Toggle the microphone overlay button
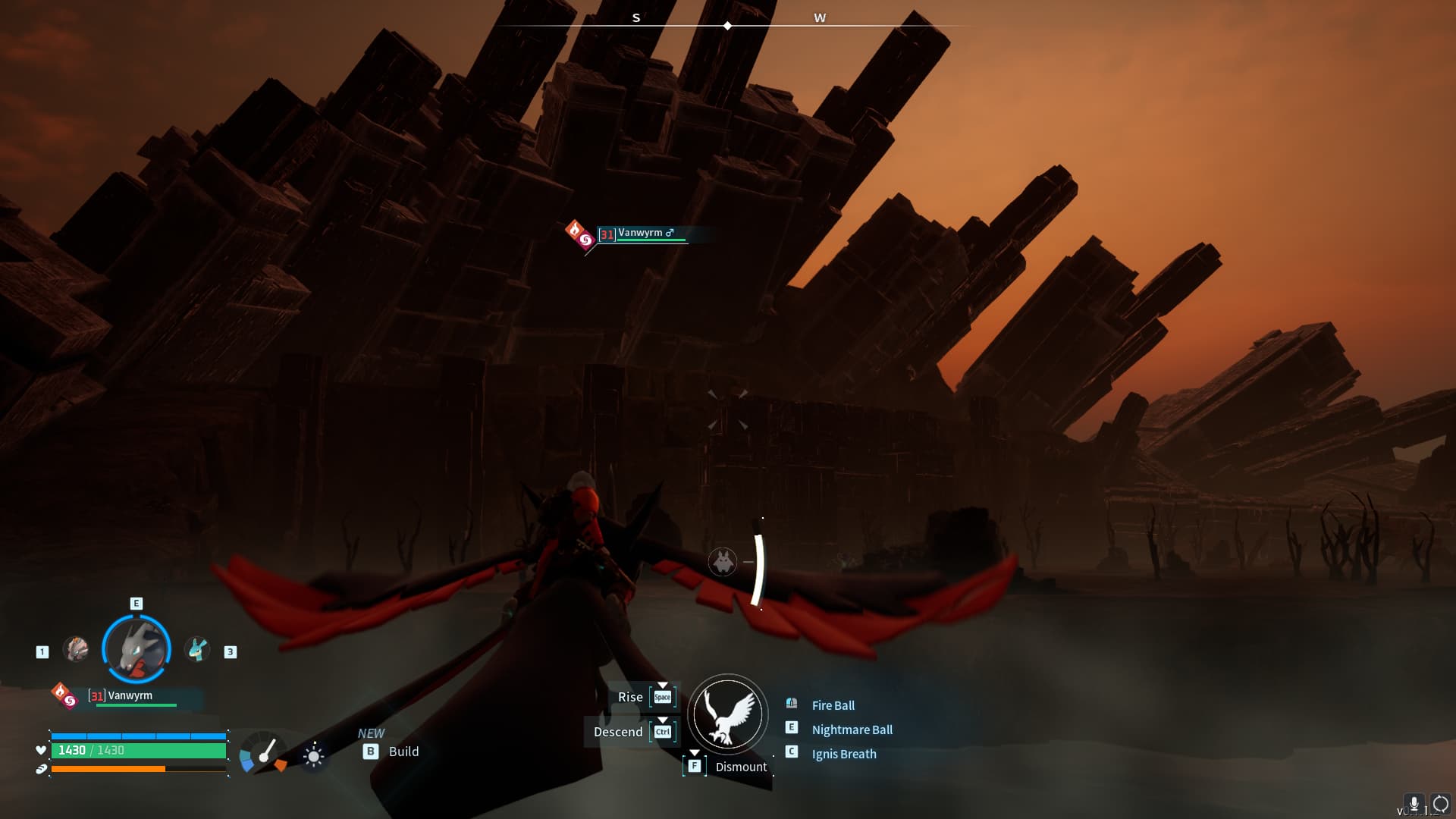 click(x=1414, y=804)
